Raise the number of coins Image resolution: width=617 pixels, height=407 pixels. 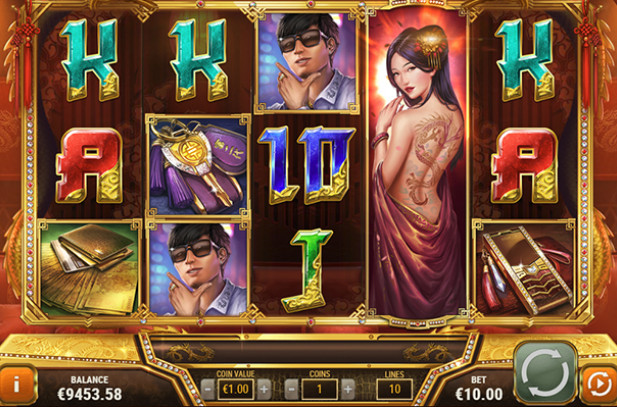tap(347, 387)
